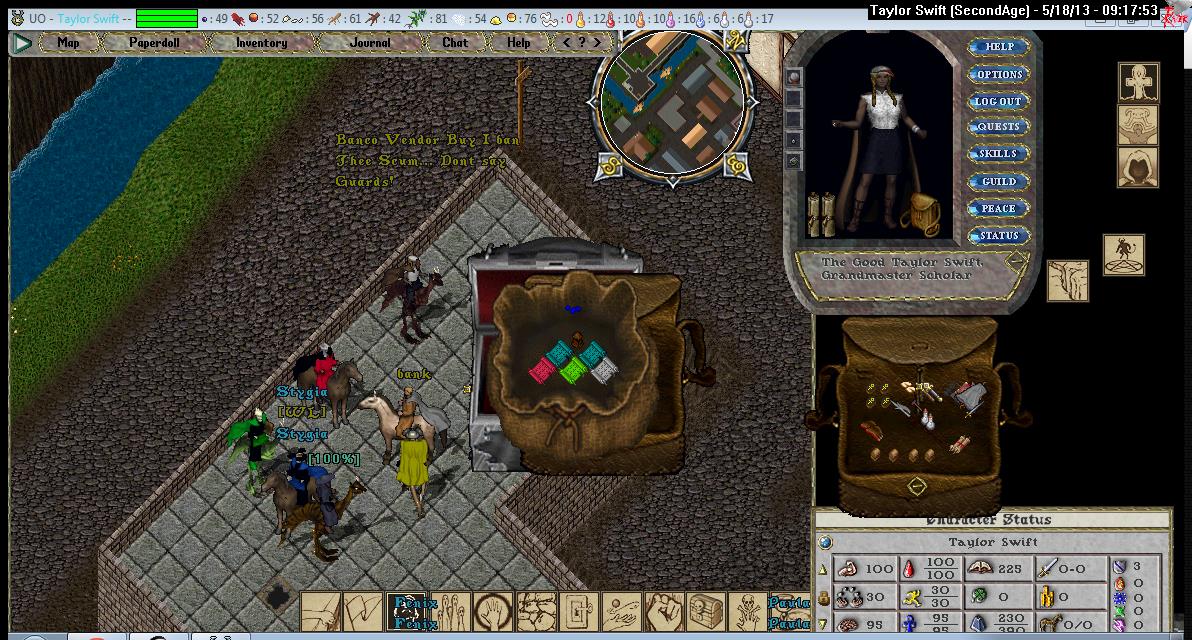Select the green spellbook in the bag
This screenshot has width=1192, height=640.
pyautogui.click(x=573, y=371)
